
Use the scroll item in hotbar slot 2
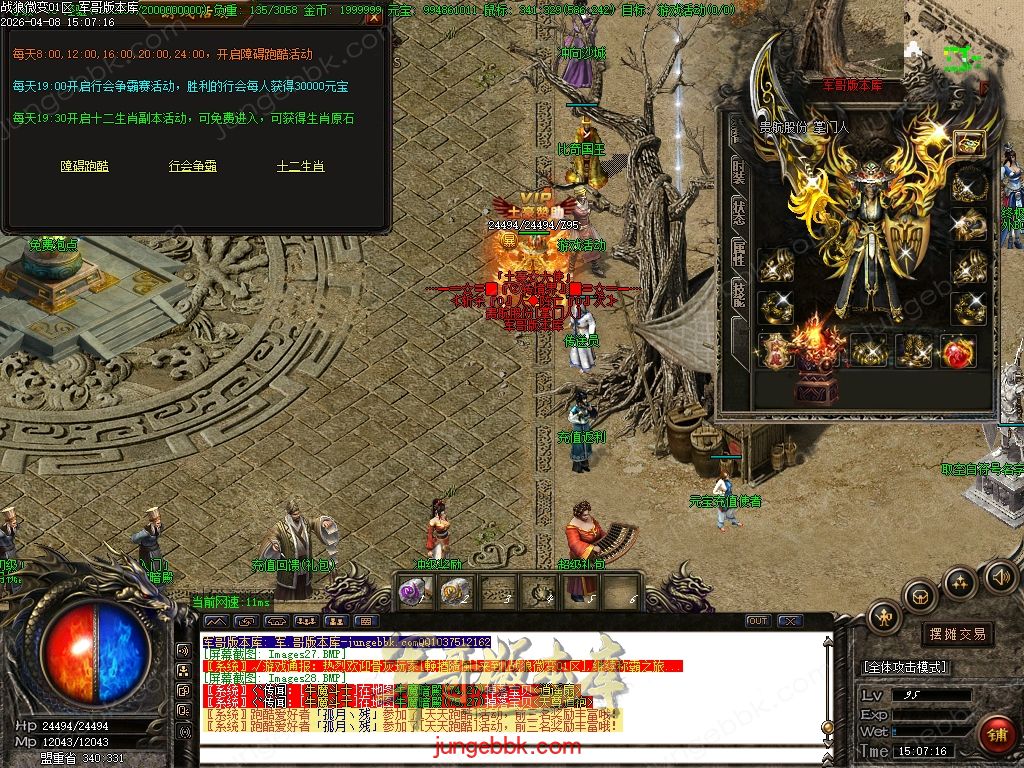point(455,591)
